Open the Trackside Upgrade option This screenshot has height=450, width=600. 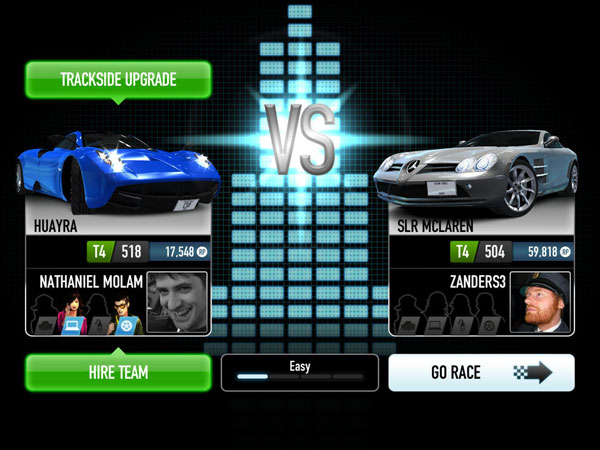click(118, 79)
